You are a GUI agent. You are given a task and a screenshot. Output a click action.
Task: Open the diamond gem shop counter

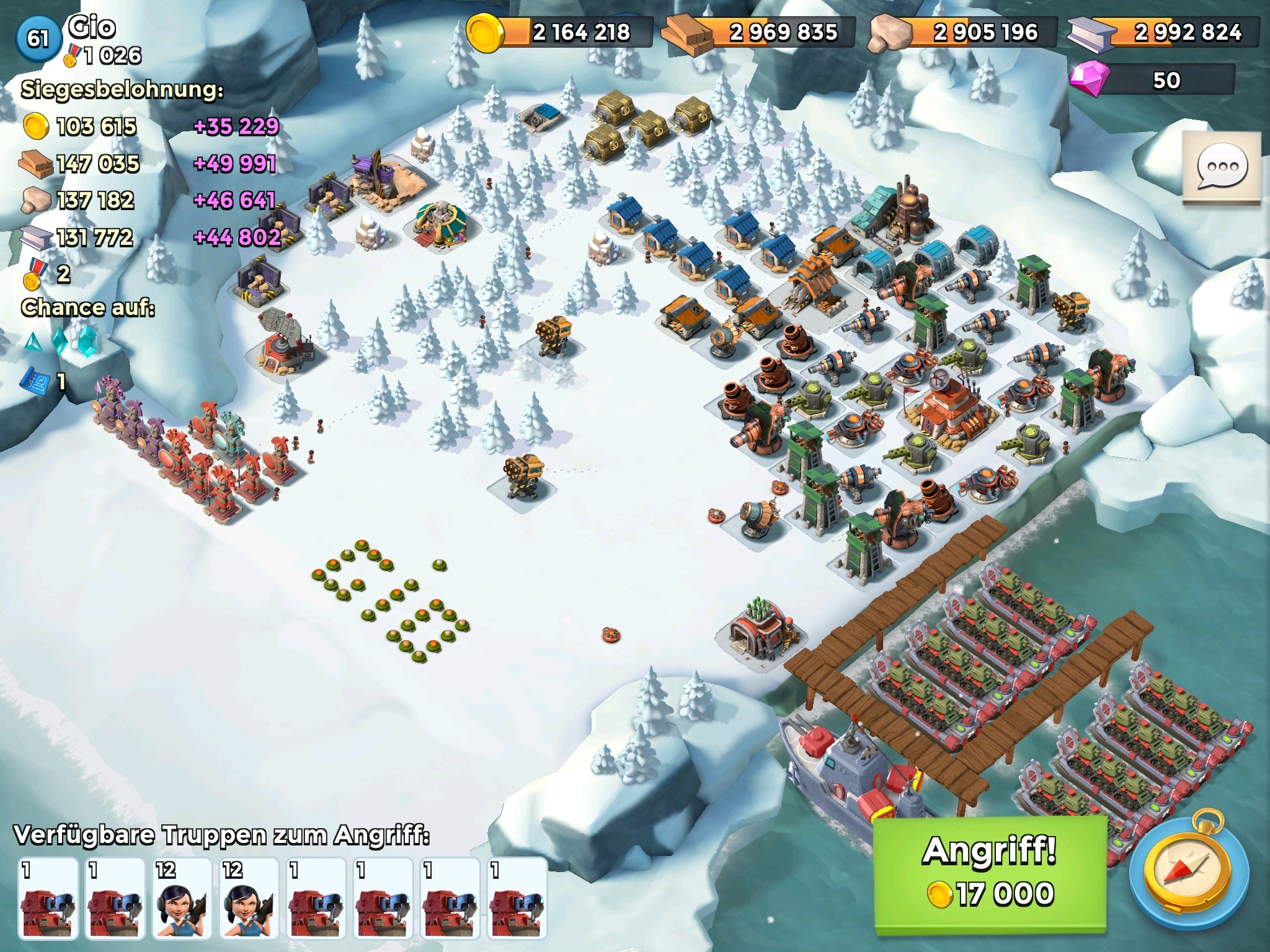[x=1152, y=81]
